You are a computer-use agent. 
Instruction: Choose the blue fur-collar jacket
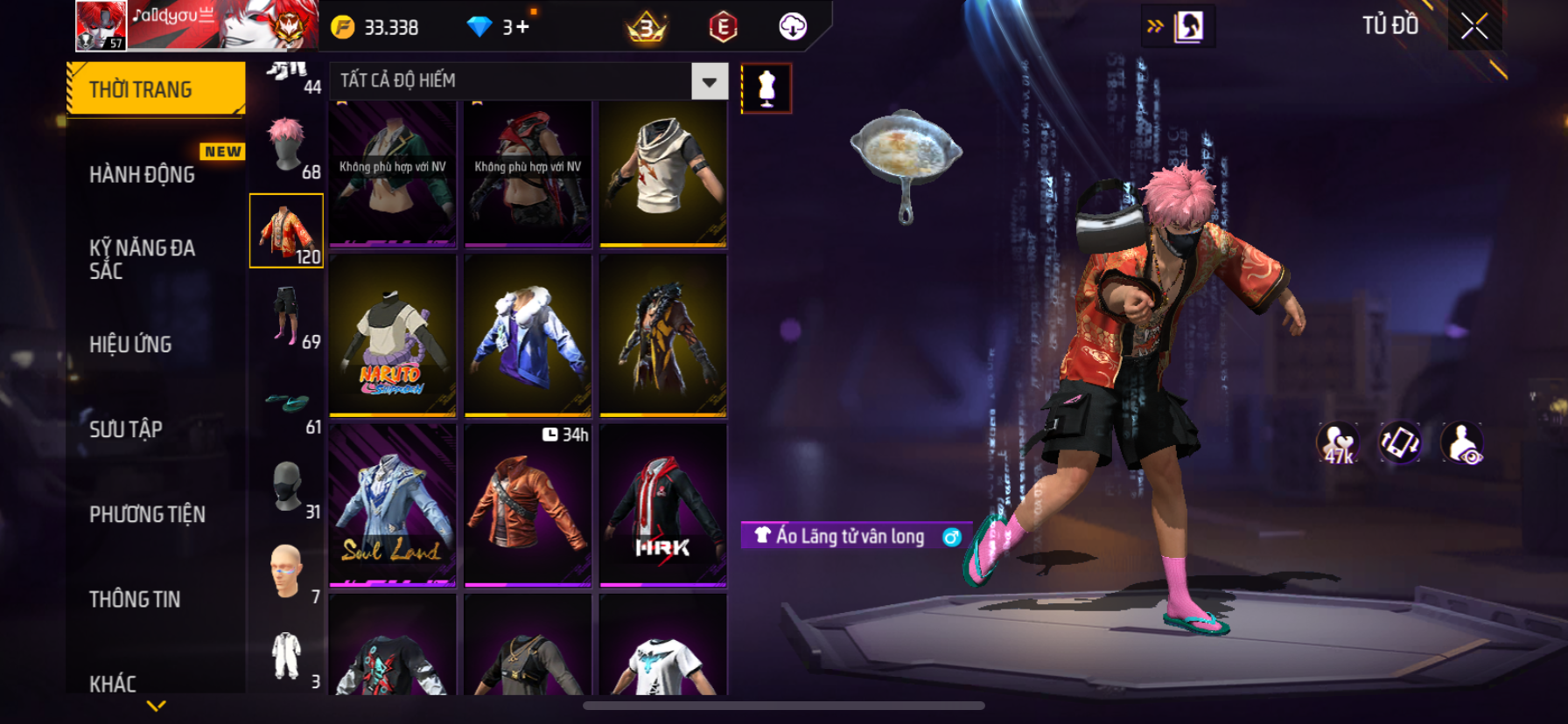(528, 336)
